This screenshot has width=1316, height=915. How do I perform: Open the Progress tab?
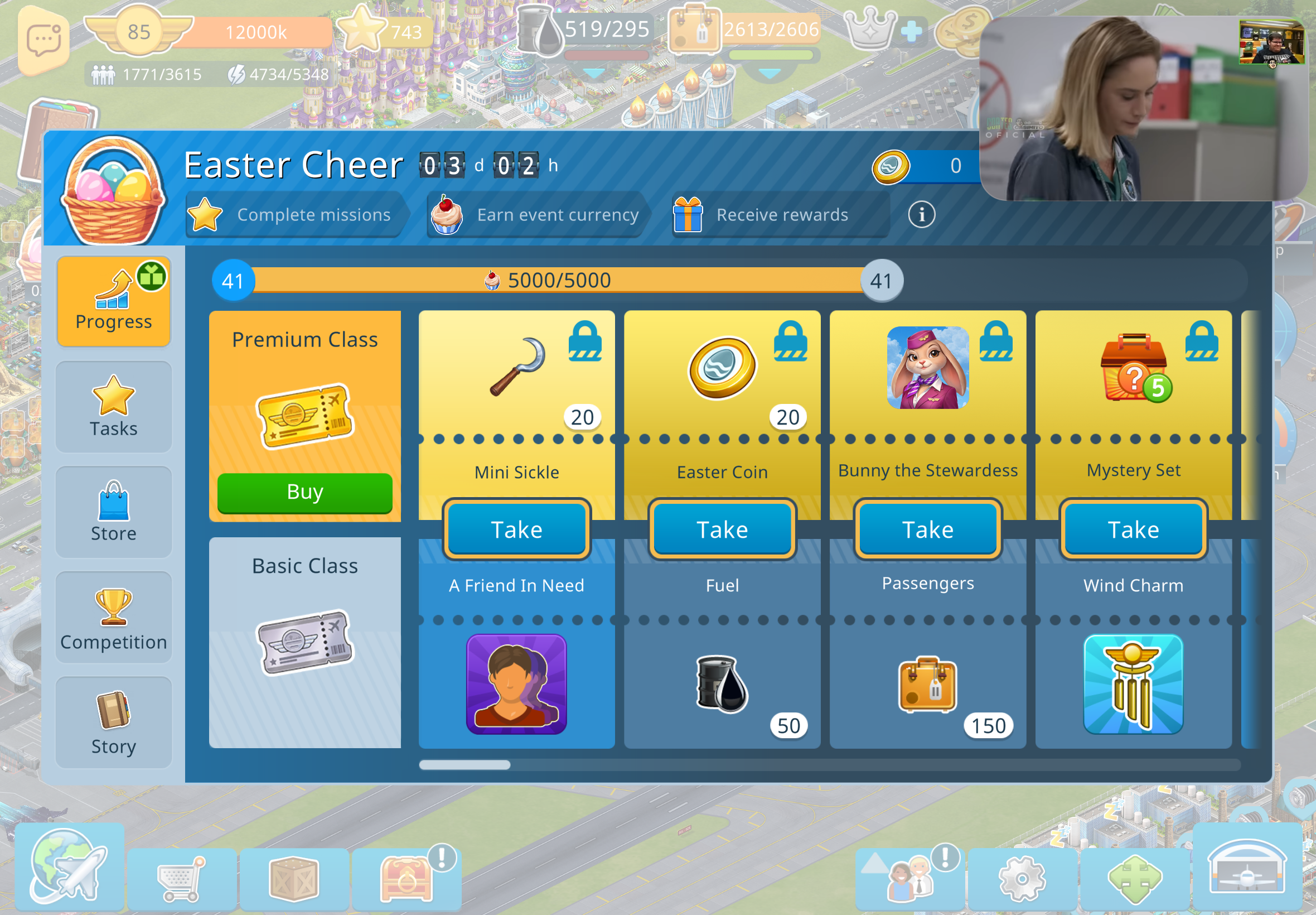click(x=113, y=301)
